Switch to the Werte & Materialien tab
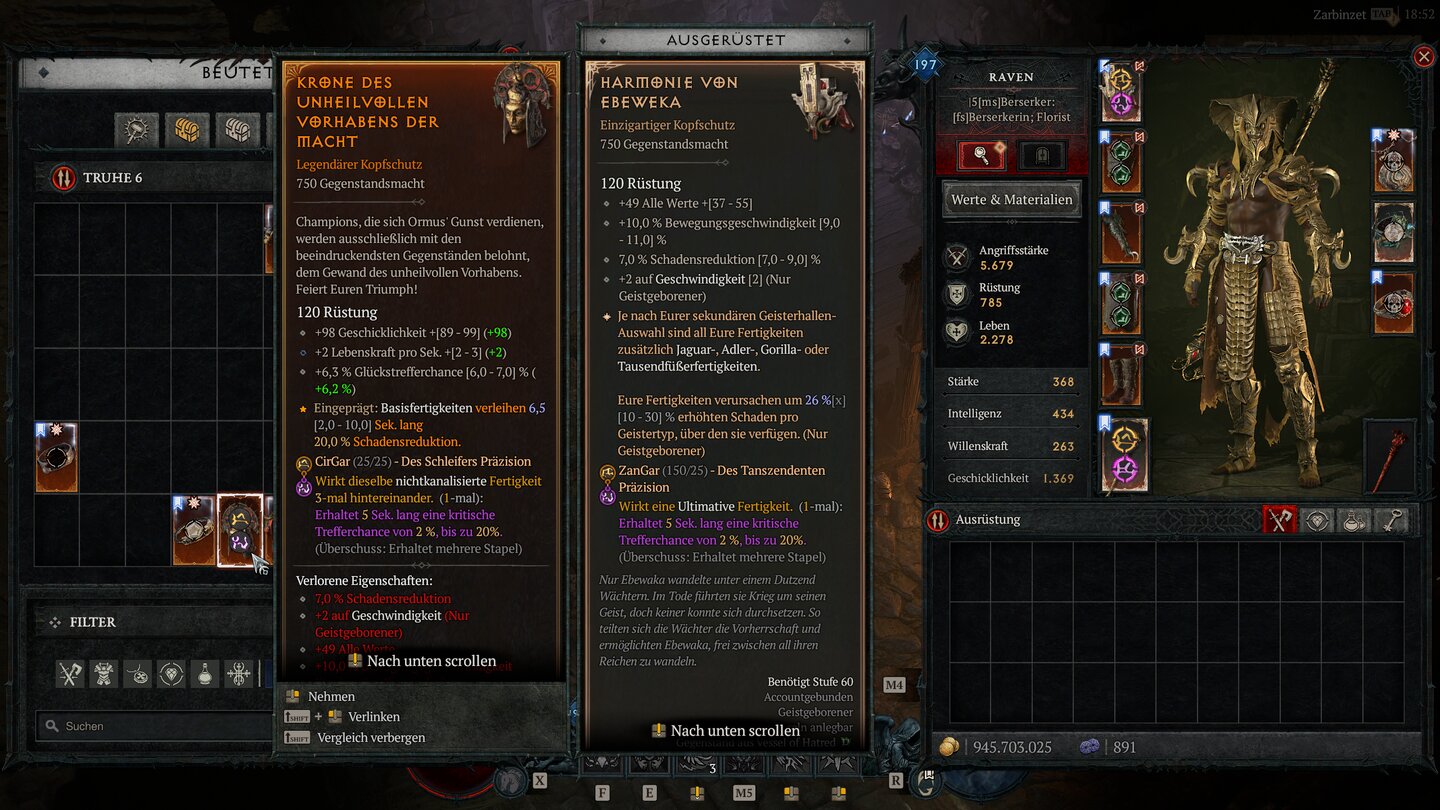 point(1010,199)
